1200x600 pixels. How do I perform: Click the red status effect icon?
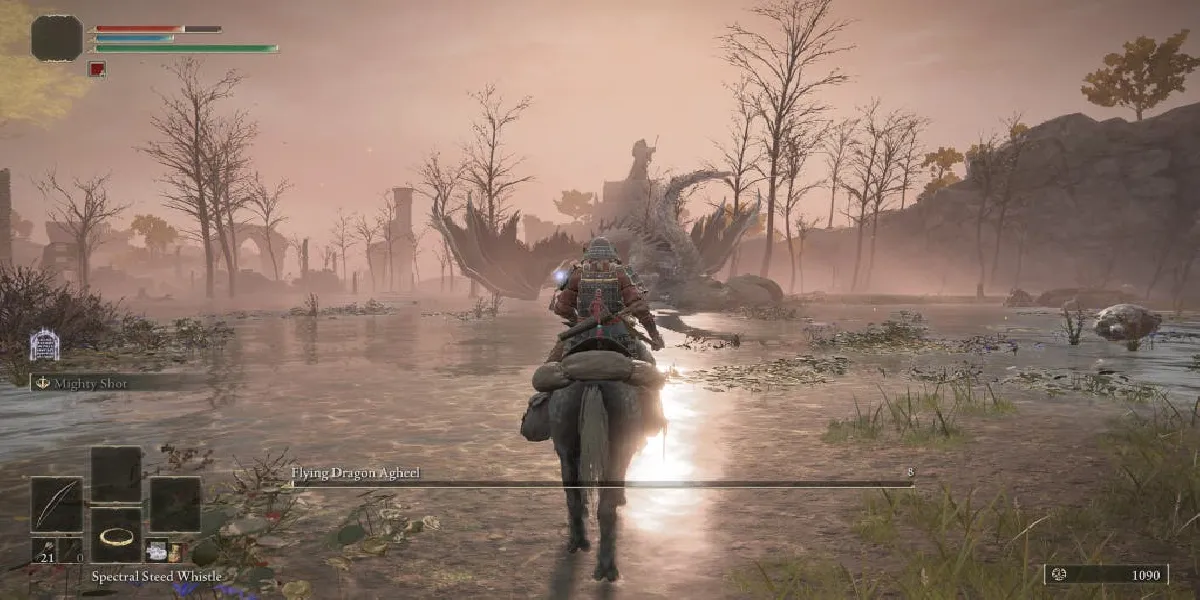(96, 69)
